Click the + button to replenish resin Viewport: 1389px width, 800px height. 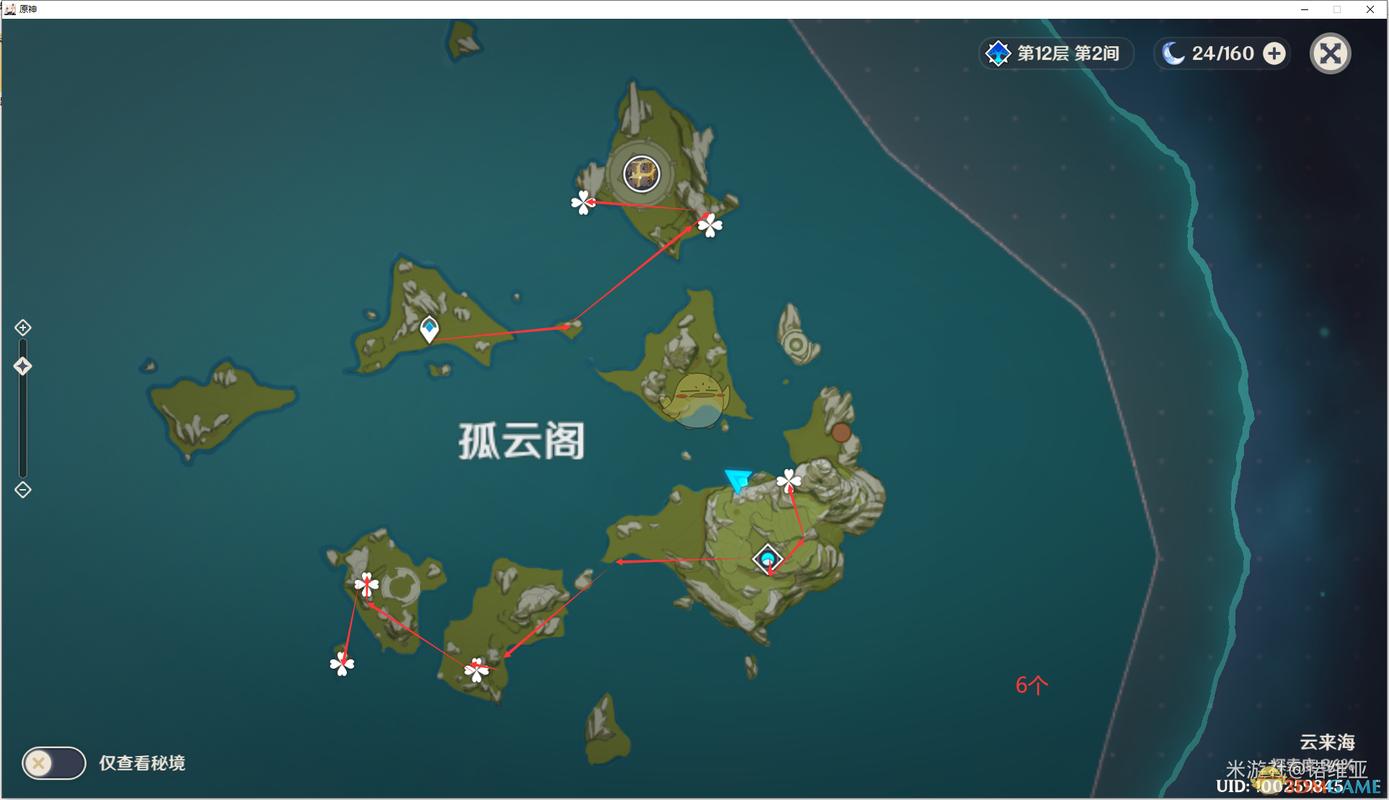1274,53
